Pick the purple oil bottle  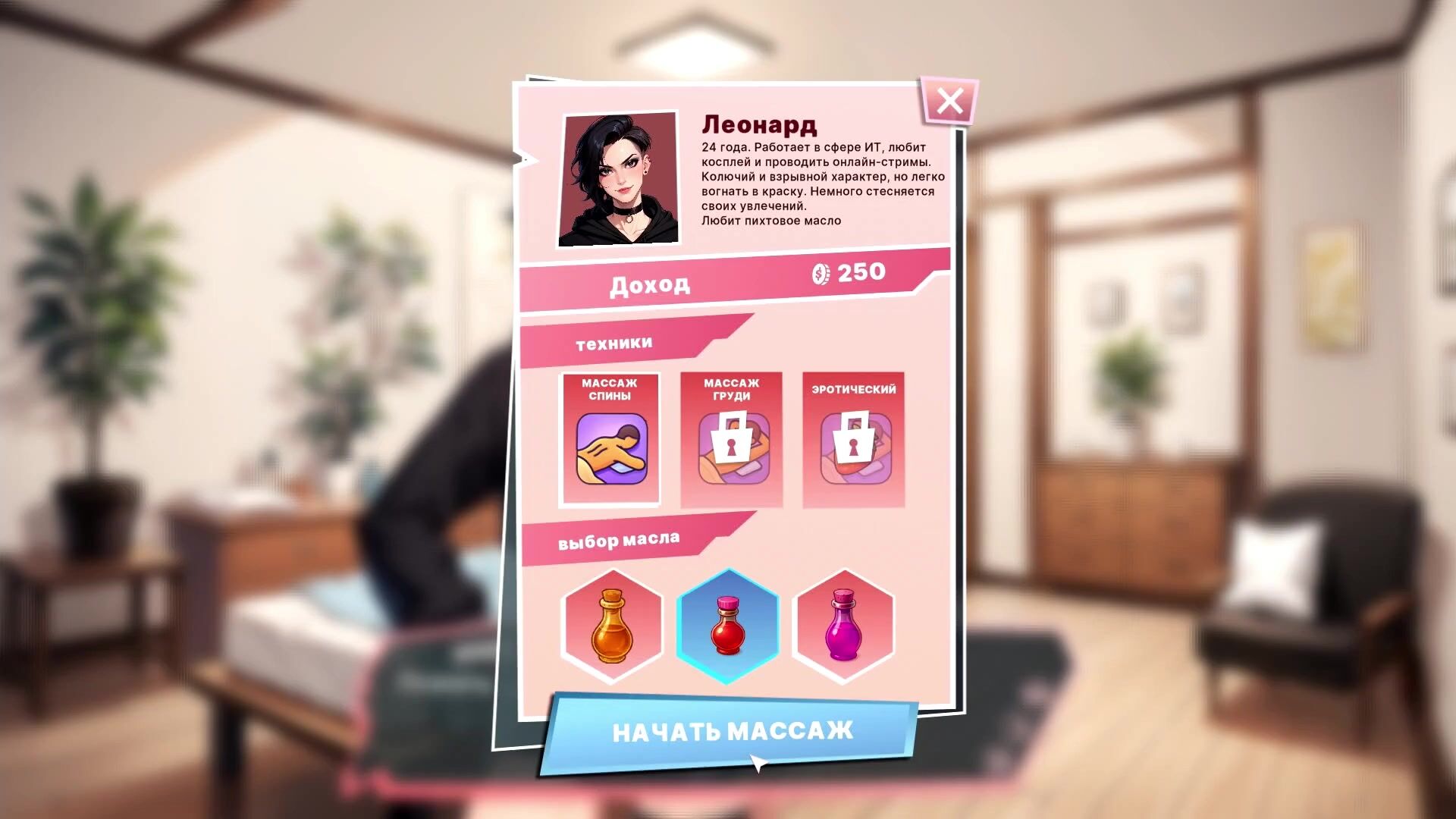coord(843,626)
